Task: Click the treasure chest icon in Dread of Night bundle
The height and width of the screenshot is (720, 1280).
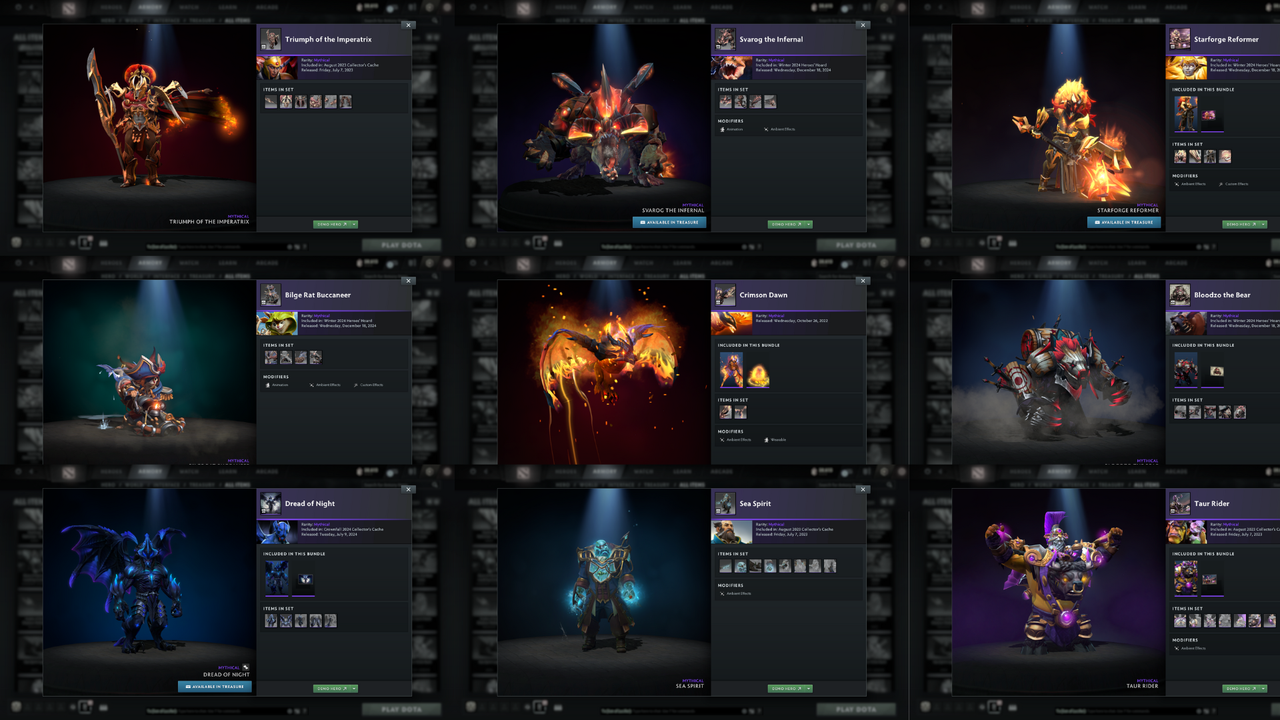Action: point(305,578)
